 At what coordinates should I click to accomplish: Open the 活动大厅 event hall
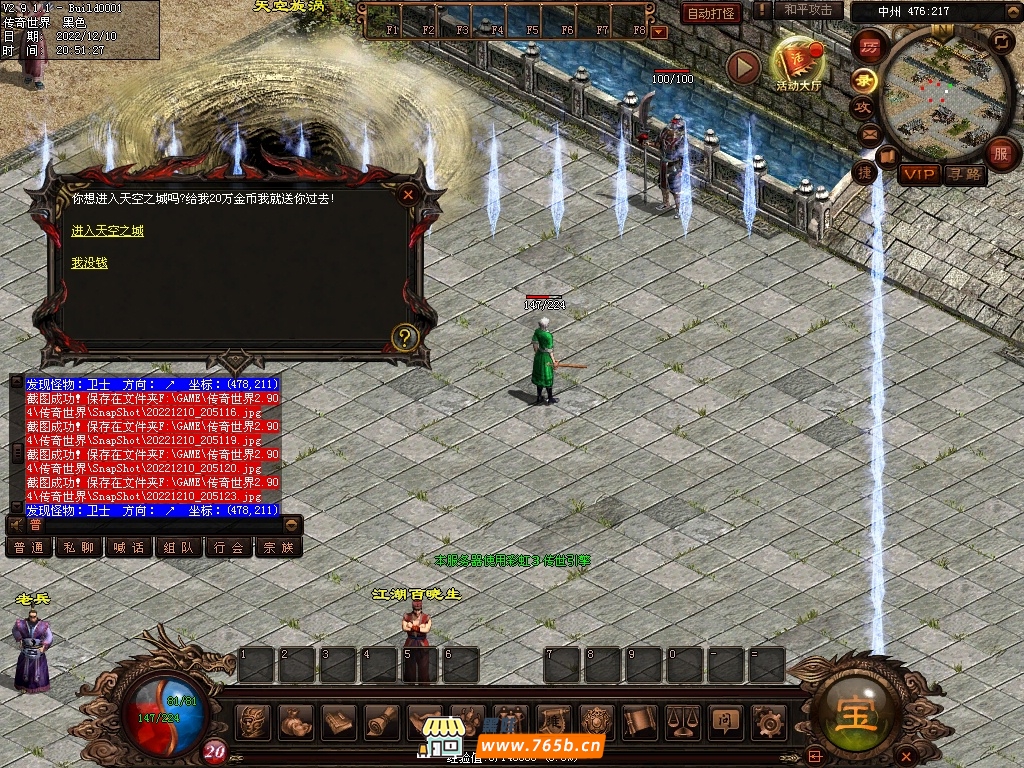pos(798,64)
